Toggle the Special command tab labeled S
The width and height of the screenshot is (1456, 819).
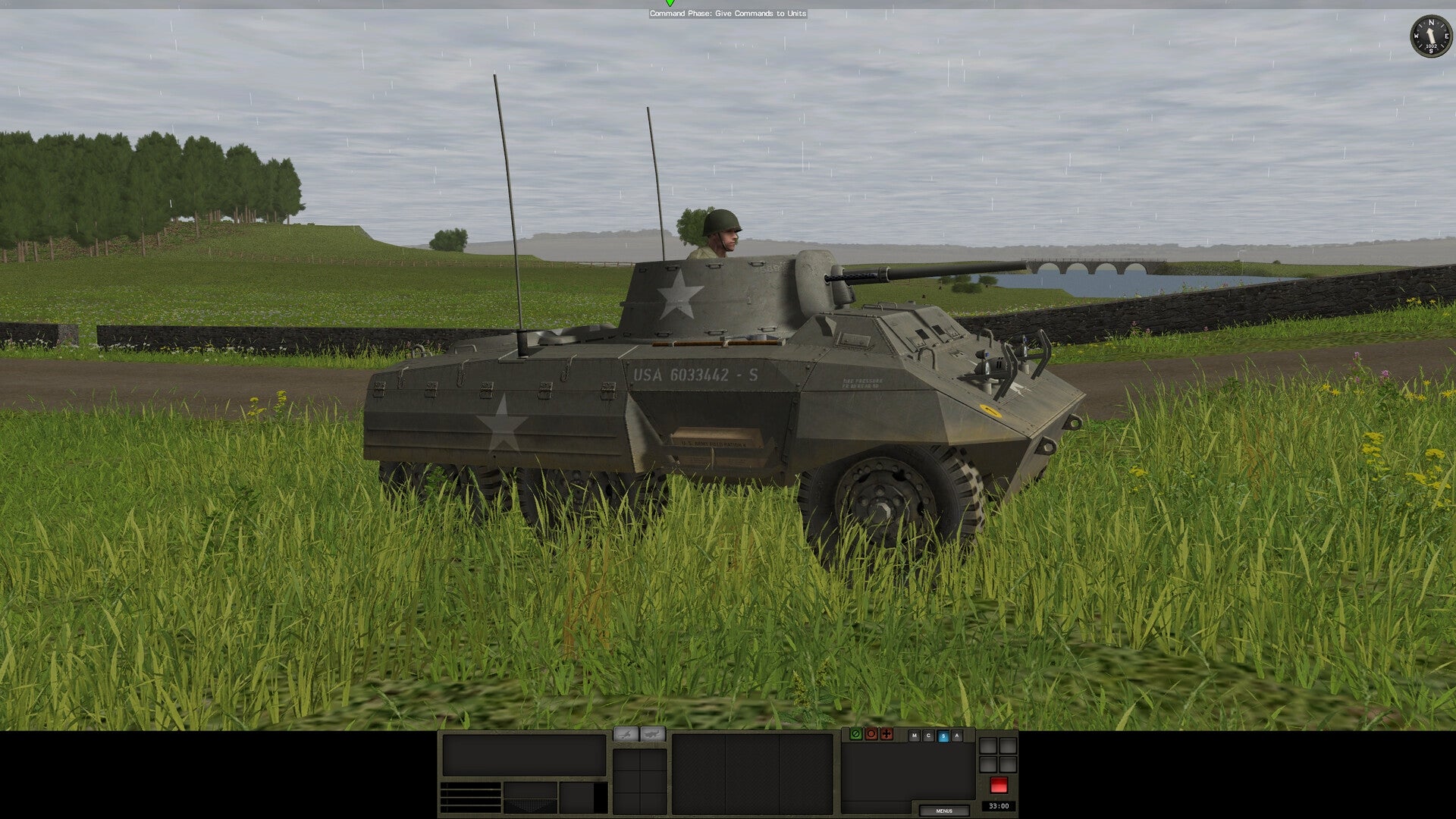(x=942, y=735)
